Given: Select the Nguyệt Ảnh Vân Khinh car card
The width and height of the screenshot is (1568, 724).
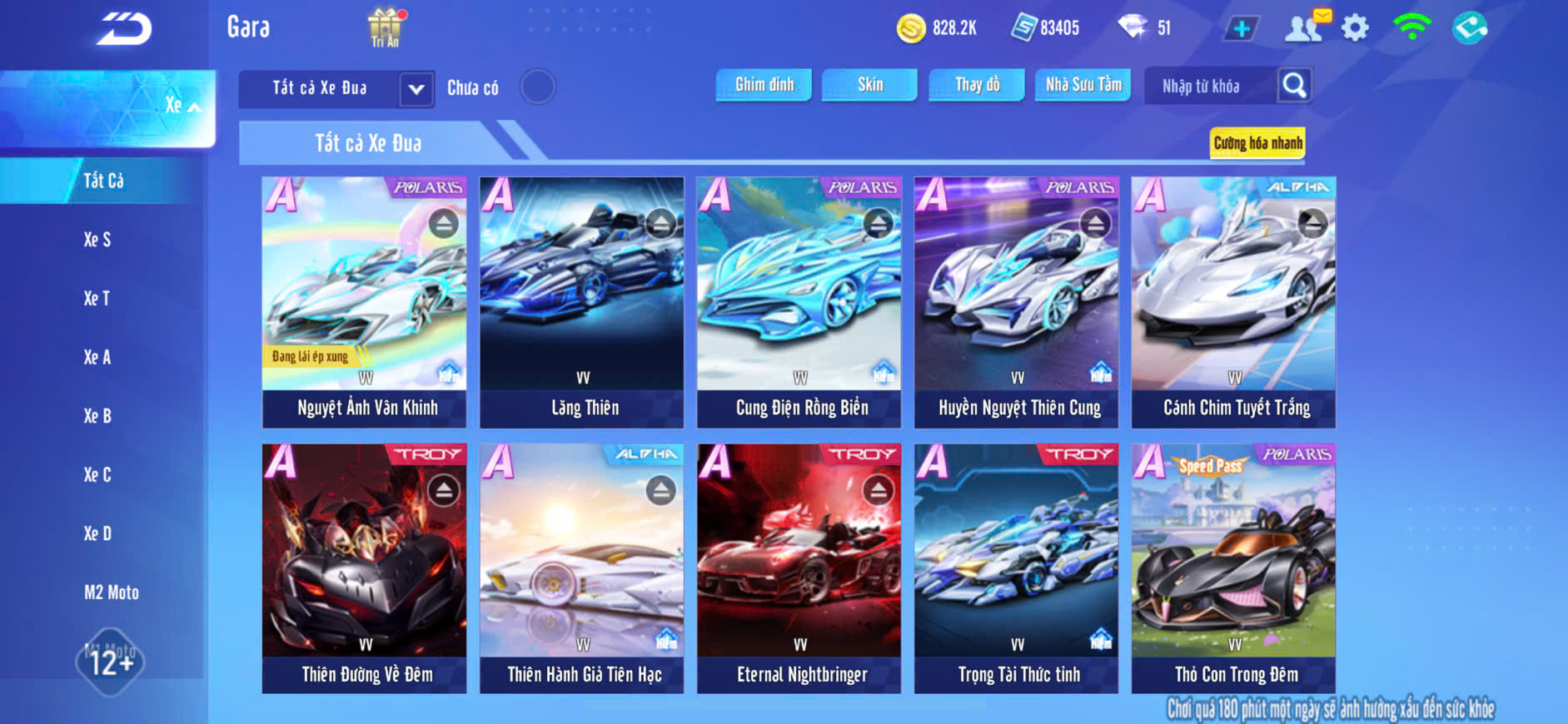Looking at the screenshot, I should click(365, 301).
